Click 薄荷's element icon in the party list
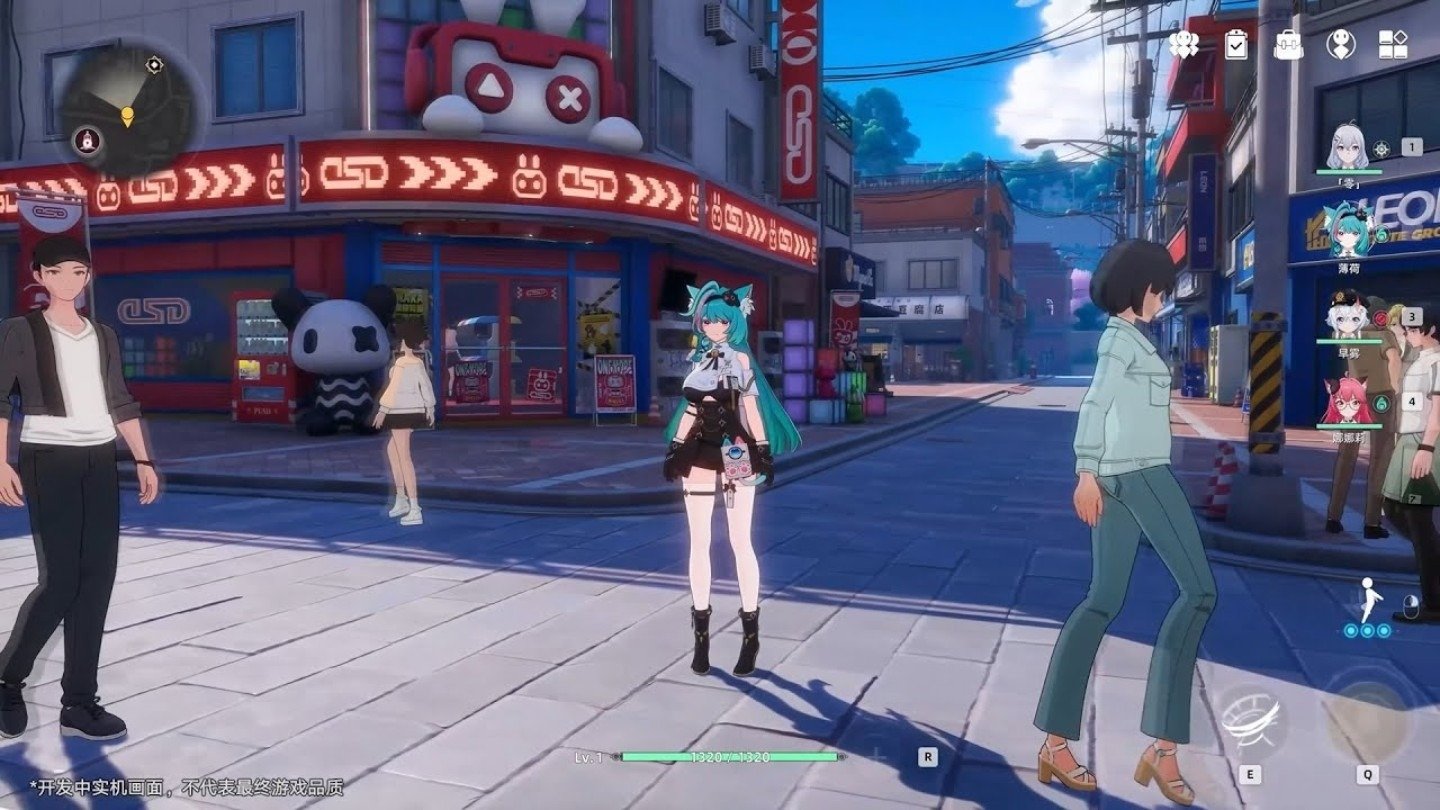1440x810 pixels. (1381, 234)
